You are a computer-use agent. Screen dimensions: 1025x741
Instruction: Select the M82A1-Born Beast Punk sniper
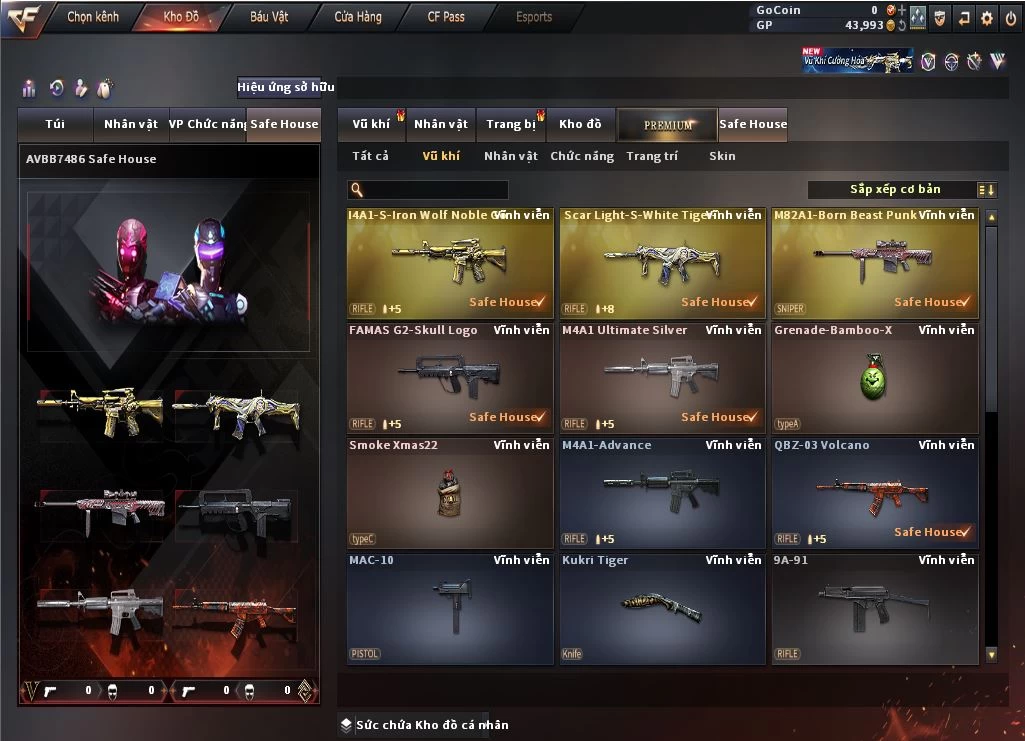point(874,262)
